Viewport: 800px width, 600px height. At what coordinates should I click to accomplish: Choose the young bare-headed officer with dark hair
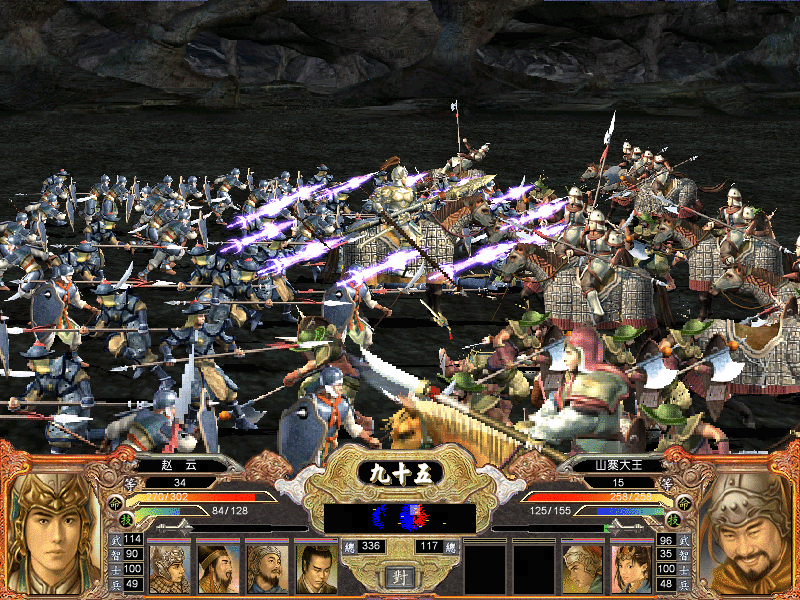coord(315,568)
